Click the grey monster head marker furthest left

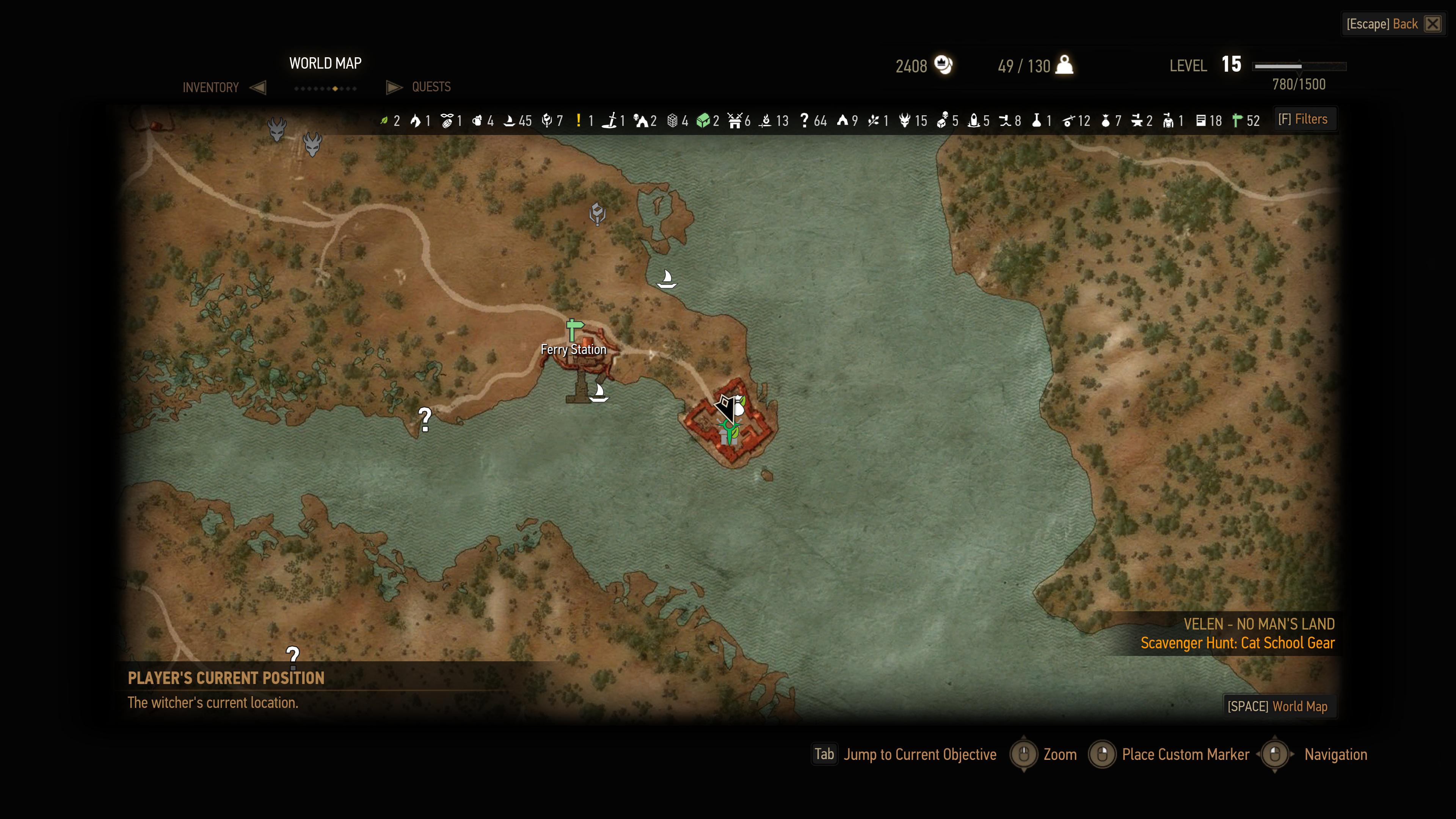click(x=277, y=129)
